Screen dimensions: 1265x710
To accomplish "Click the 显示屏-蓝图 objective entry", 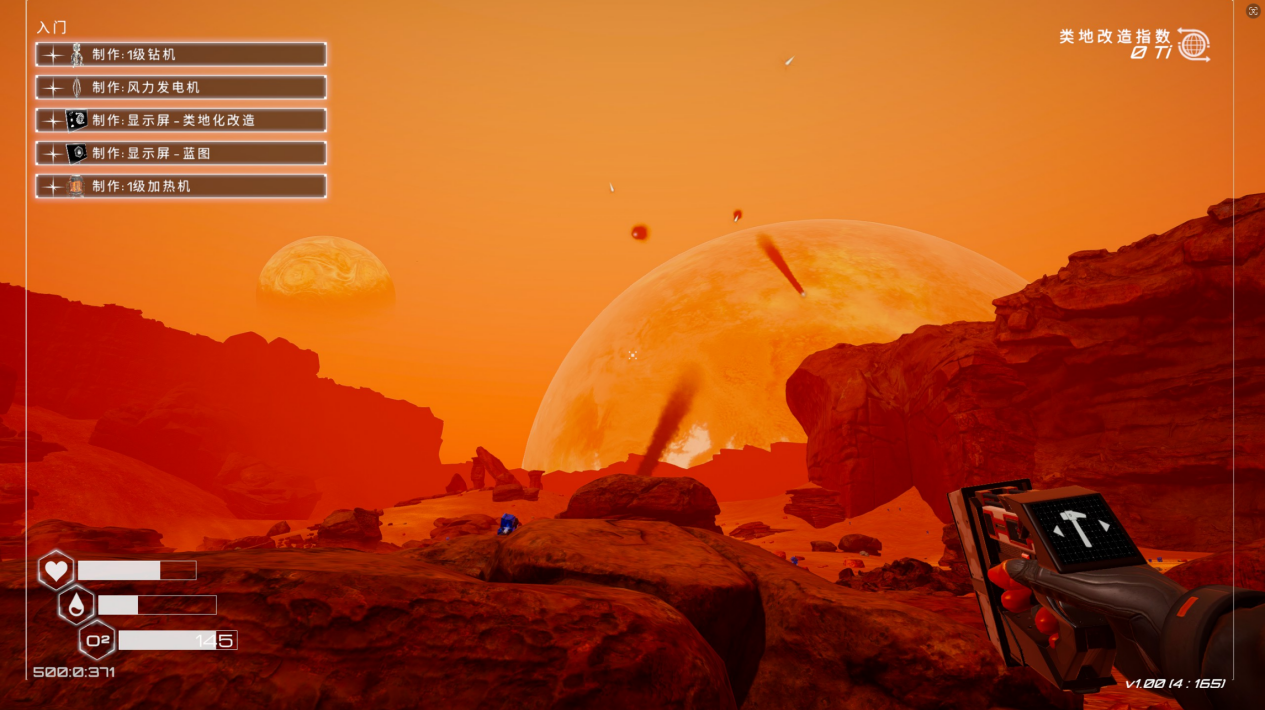I will click(x=181, y=153).
